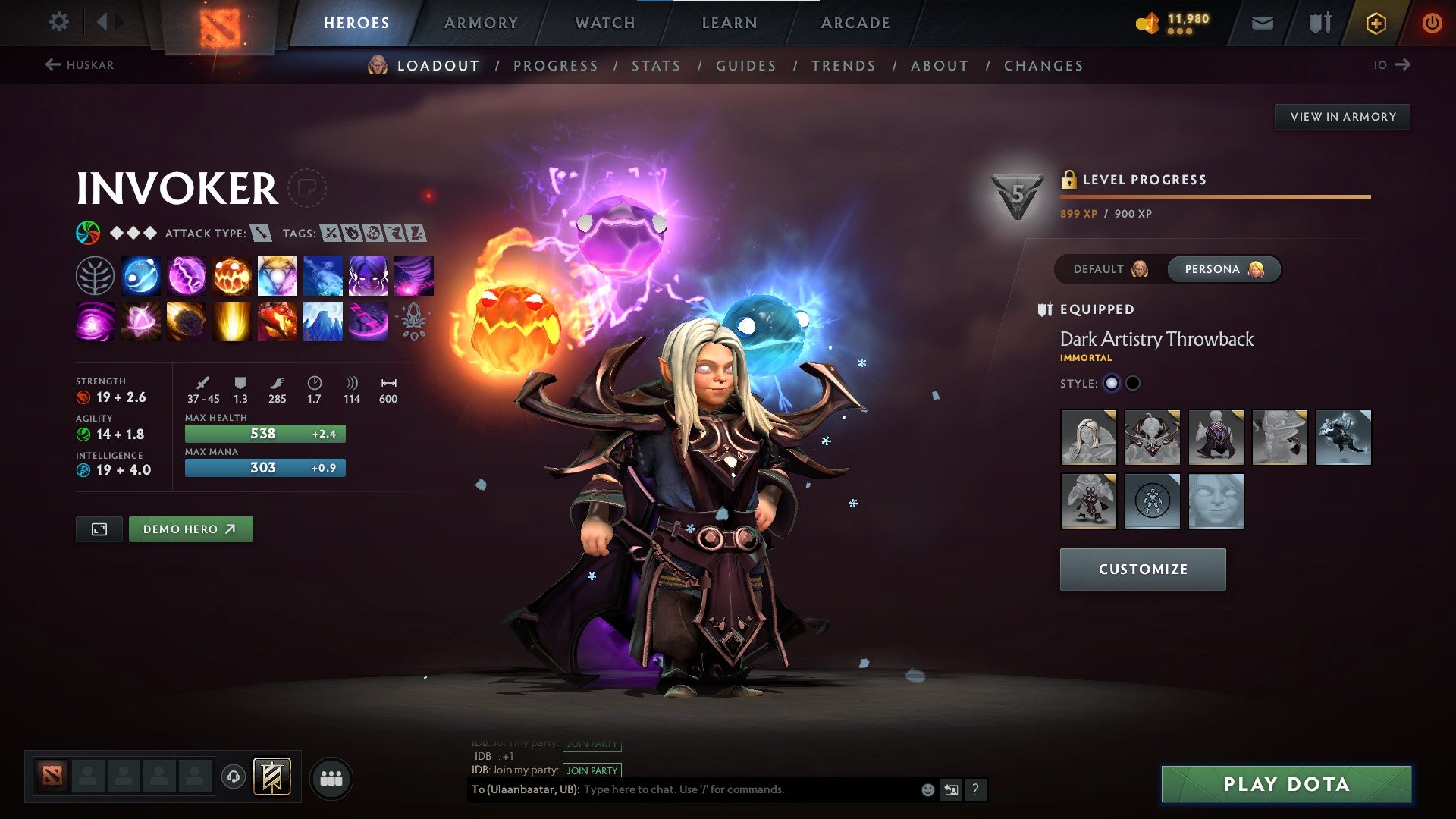Open the Sun Strike ability icon
Screen dimensions: 1456x819
(x=231, y=321)
